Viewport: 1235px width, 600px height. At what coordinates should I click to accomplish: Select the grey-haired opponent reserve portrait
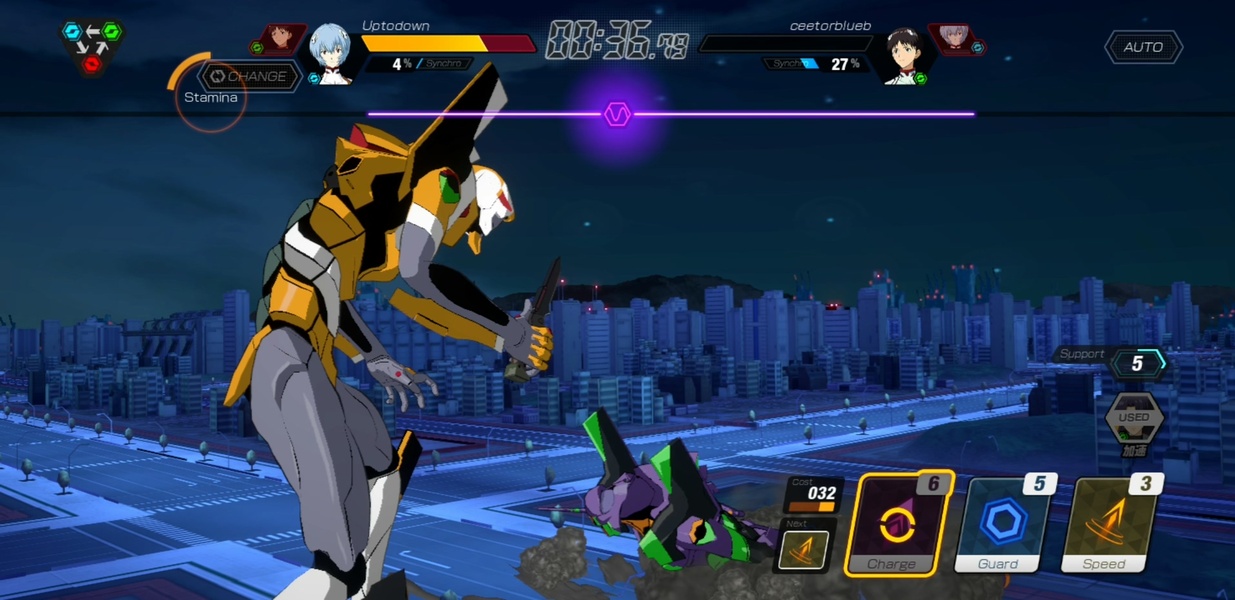pyautogui.click(x=954, y=40)
